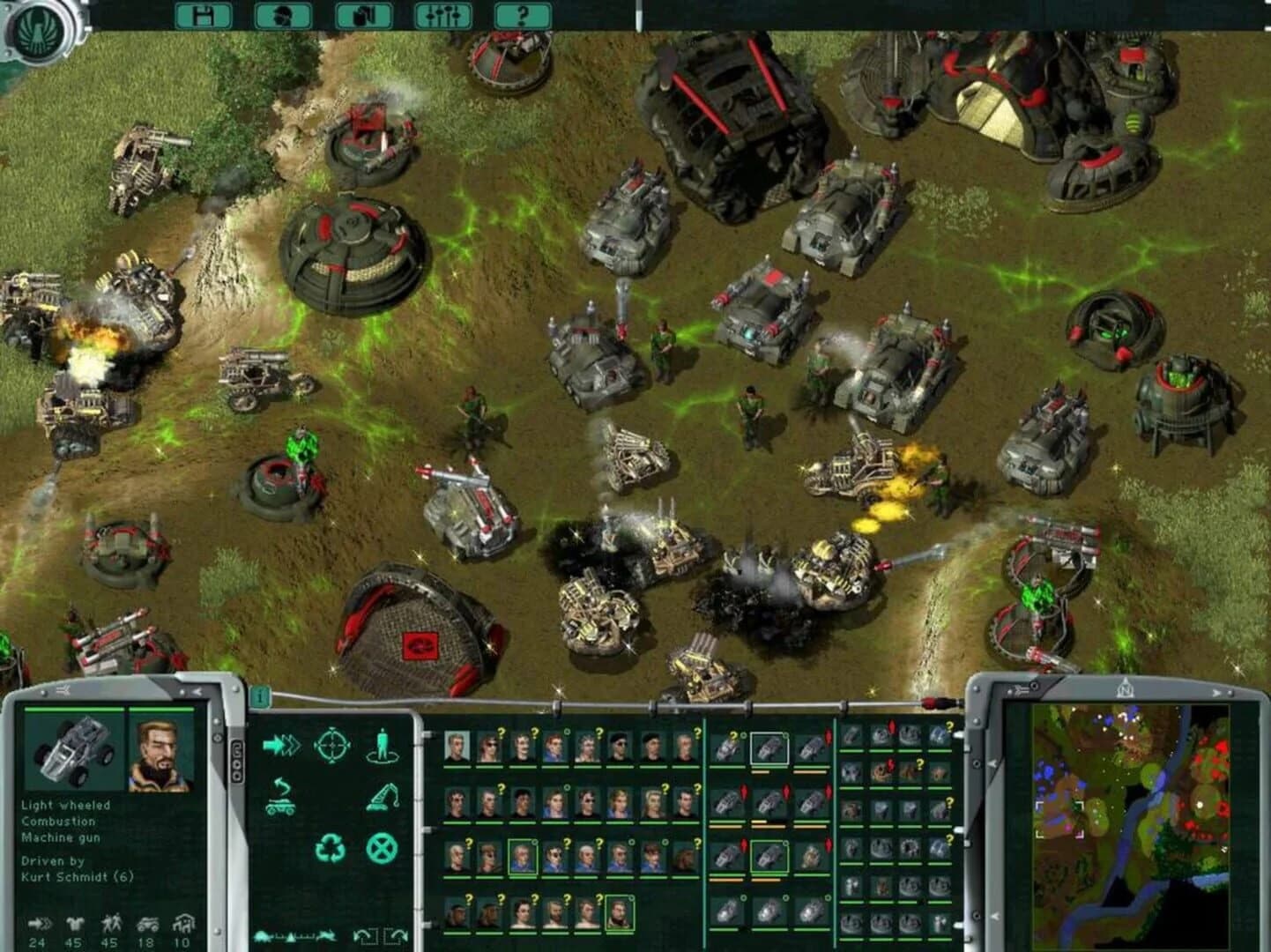Click the right curved-arrow rotation button

click(x=399, y=934)
